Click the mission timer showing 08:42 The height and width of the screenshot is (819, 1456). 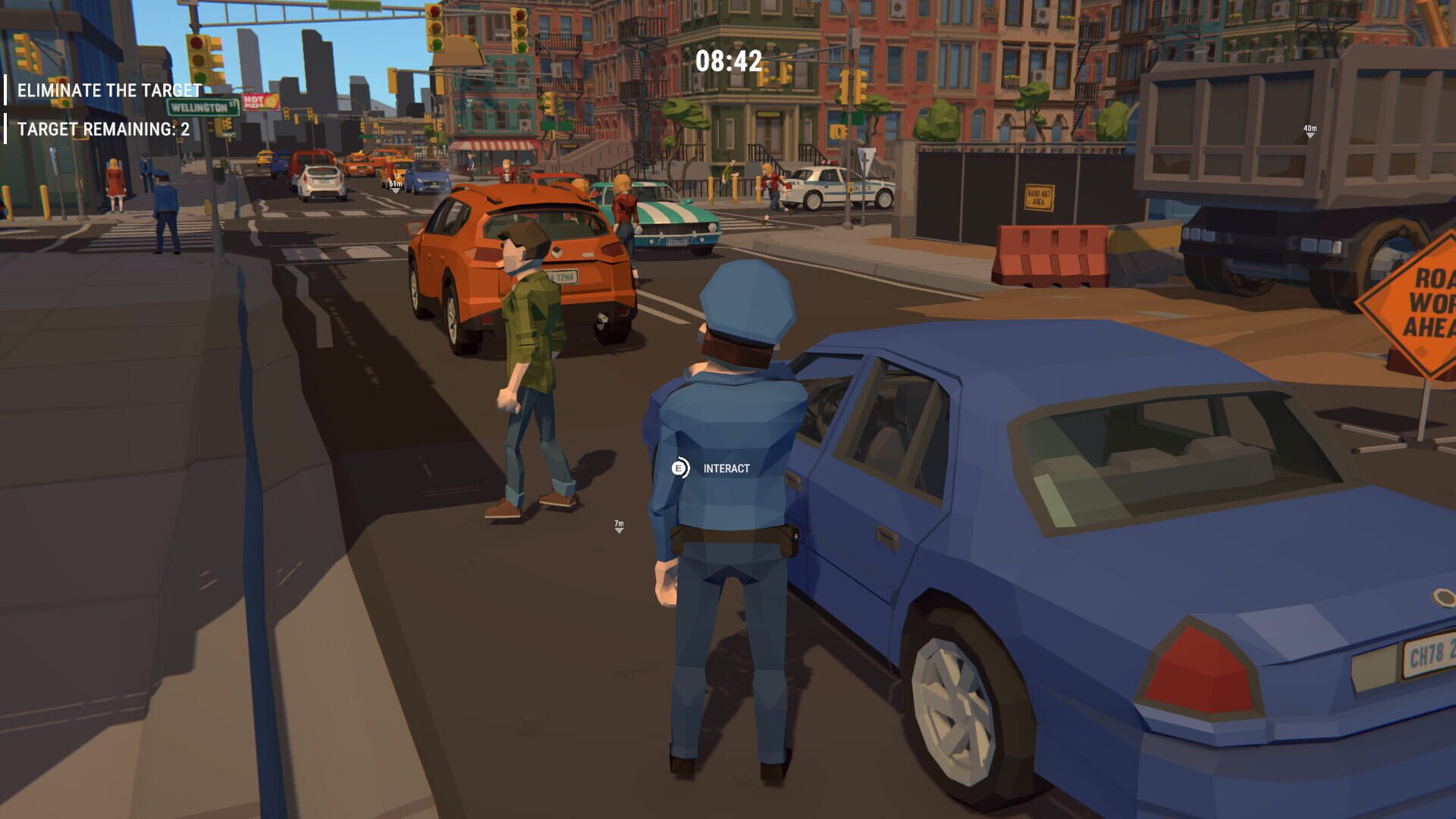coord(729,59)
